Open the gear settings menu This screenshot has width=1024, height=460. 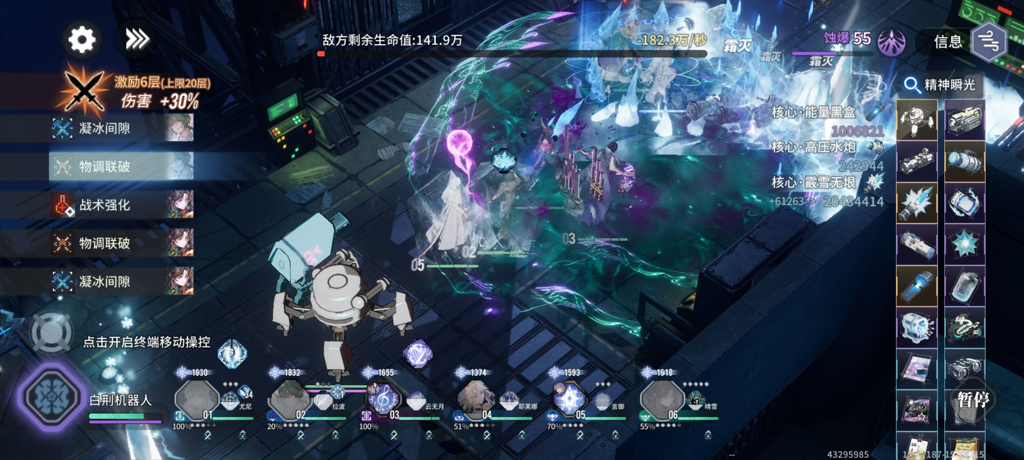(82, 39)
